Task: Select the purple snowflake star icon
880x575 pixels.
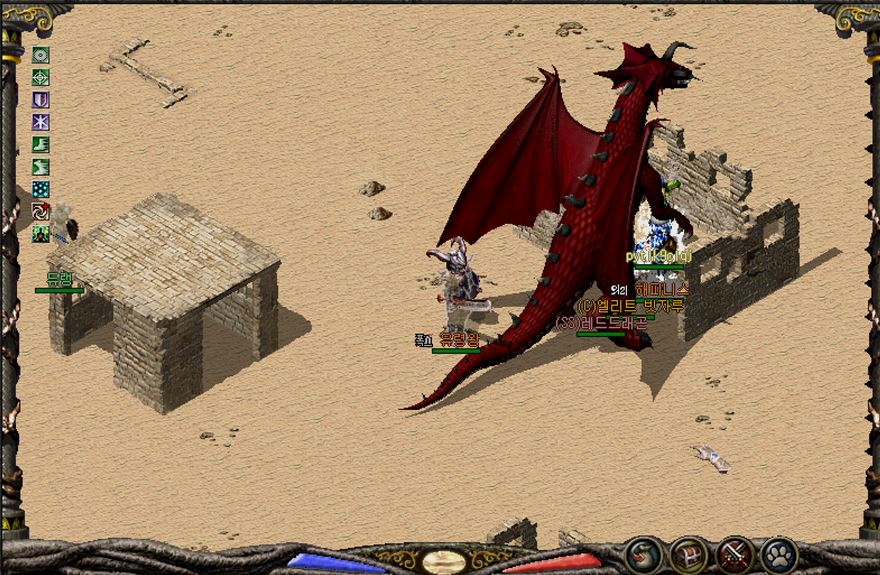Action: (x=41, y=122)
